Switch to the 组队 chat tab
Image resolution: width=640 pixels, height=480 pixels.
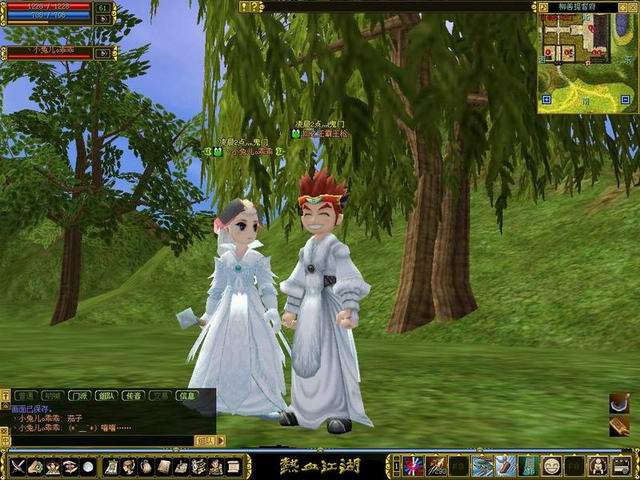click(x=106, y=396)
